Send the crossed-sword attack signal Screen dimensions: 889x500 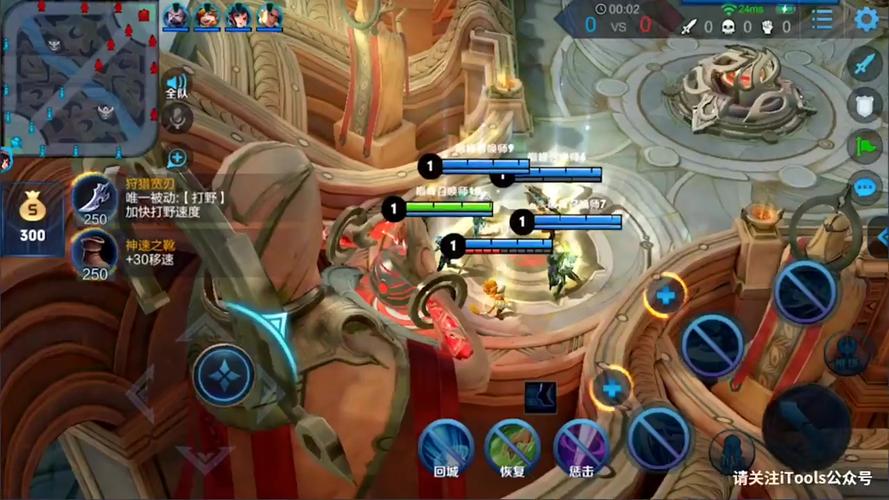point(865,63)
